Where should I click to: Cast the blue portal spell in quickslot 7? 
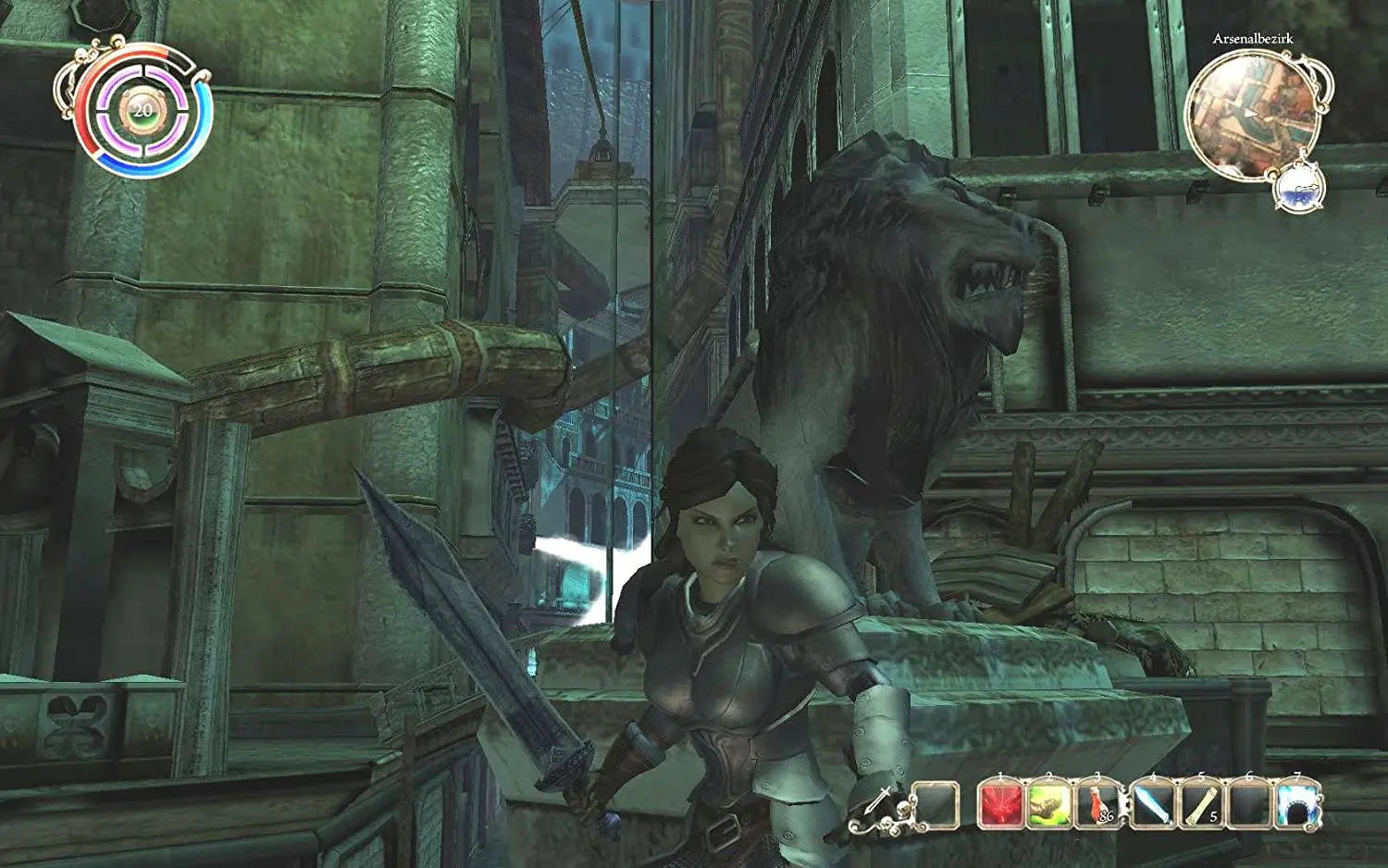pos(1295,805)
